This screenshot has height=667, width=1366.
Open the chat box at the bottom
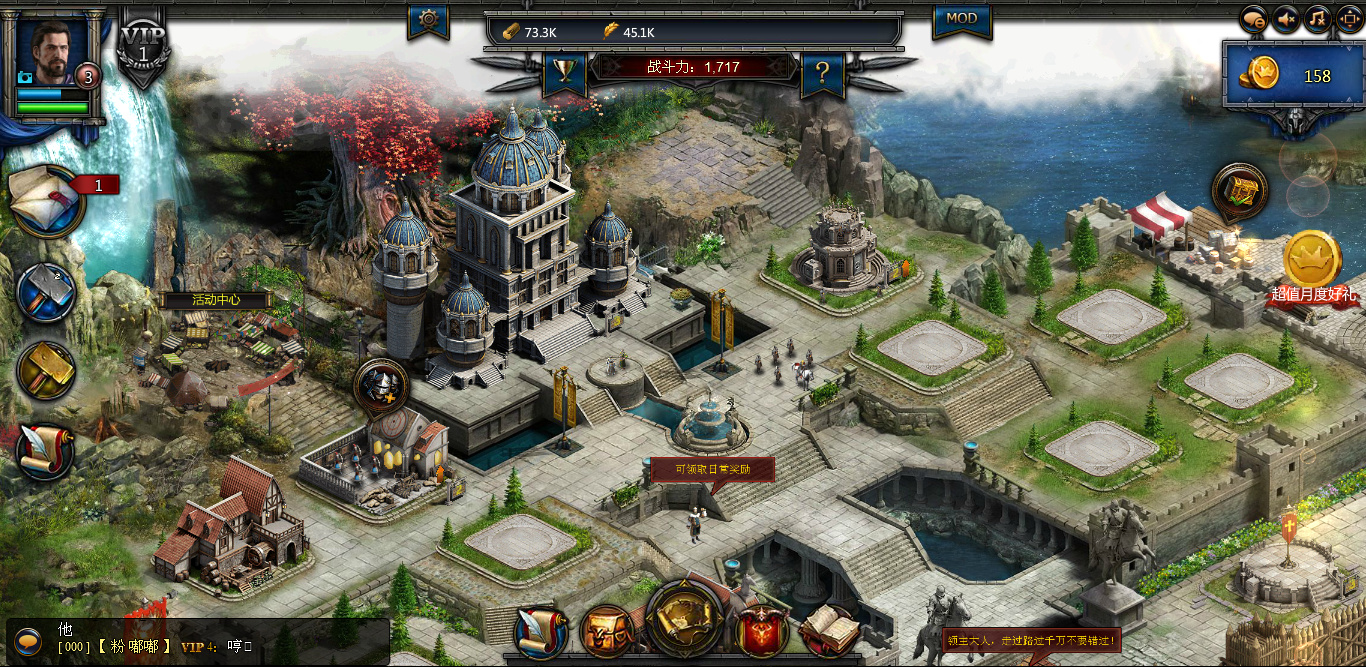200,640
